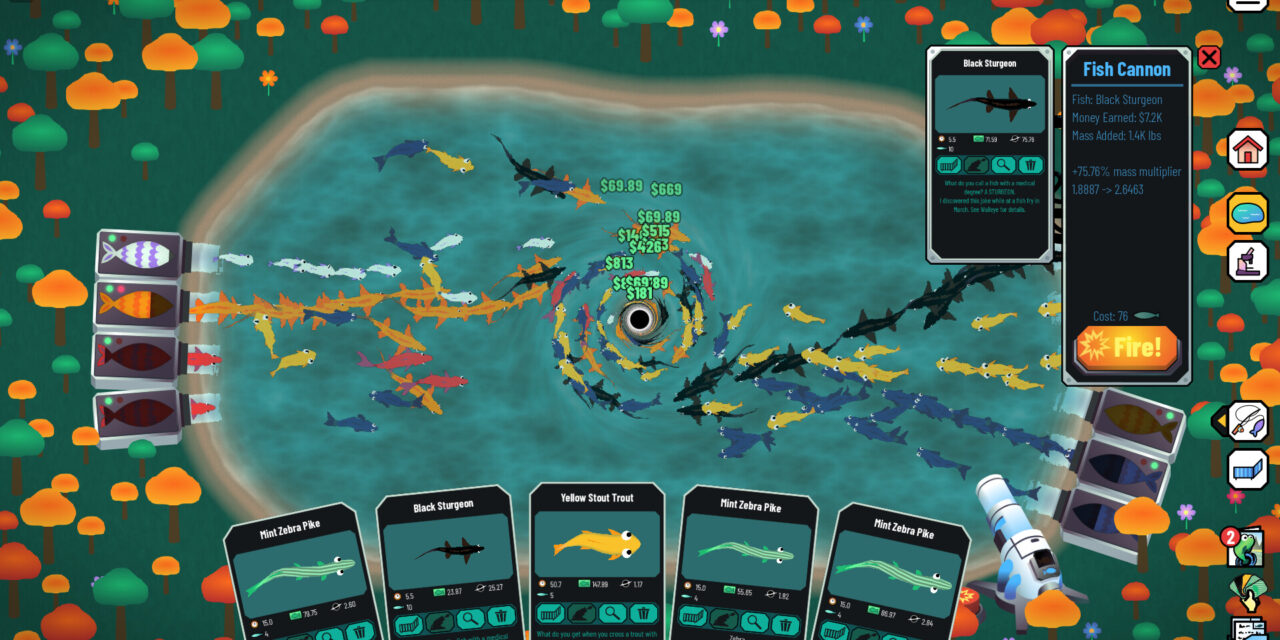The image size is (1280, 640).
Task: Open the microscope research button
Action: coord(1247,261)
